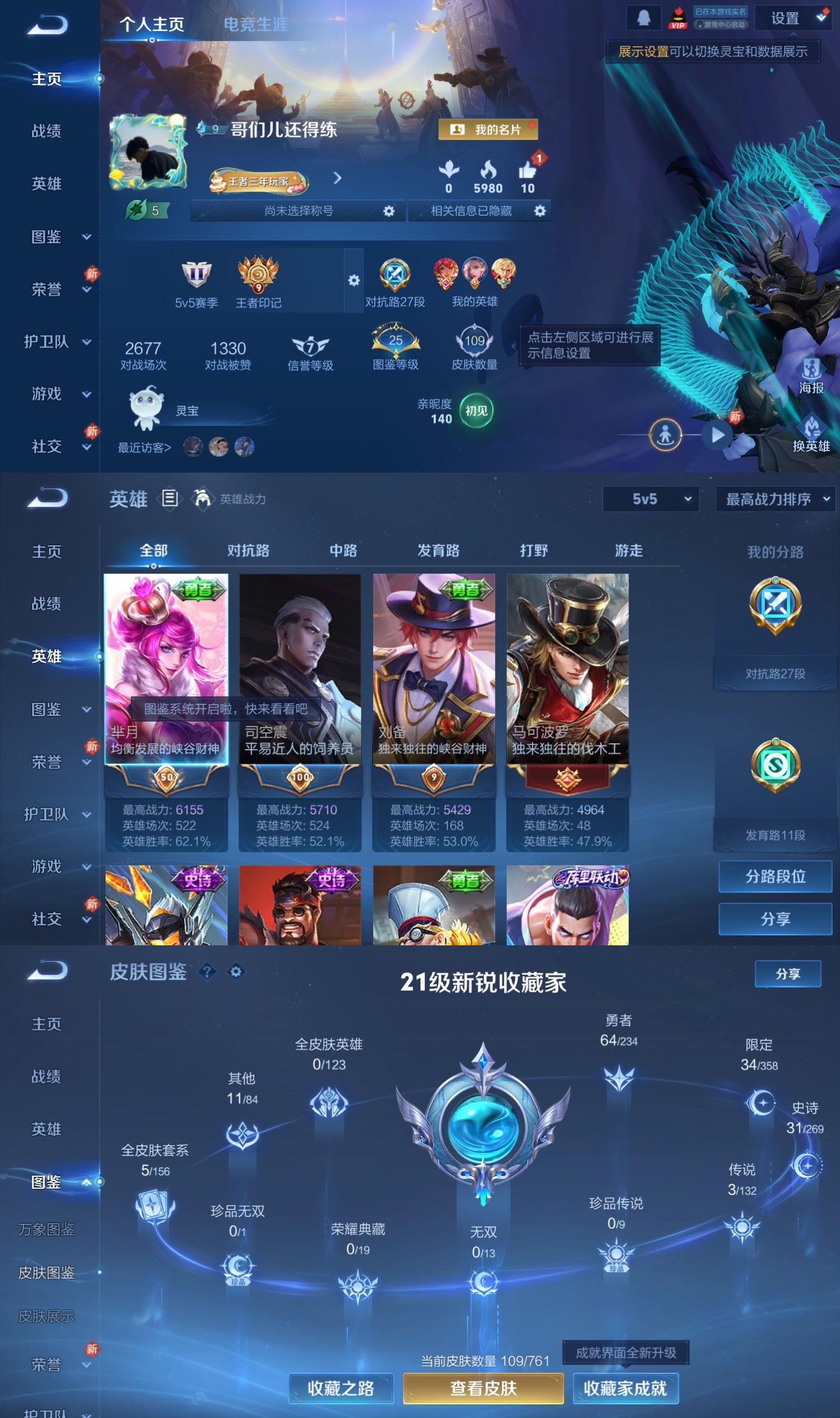This screenshot has width=840, height=1418.
Task: Click the gear next to 相关信息已隐藏
Action: point(539,210)
